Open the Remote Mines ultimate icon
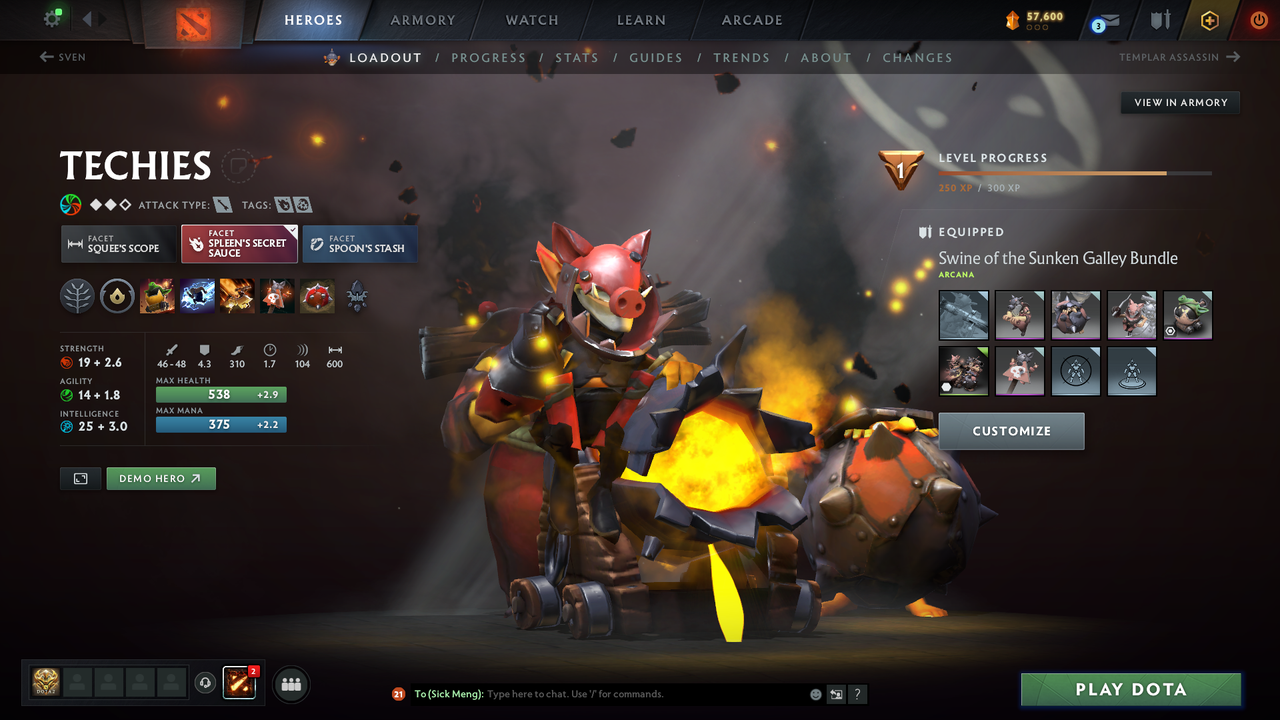Screen dimensions: 1280x720 [x=317, y=296]
